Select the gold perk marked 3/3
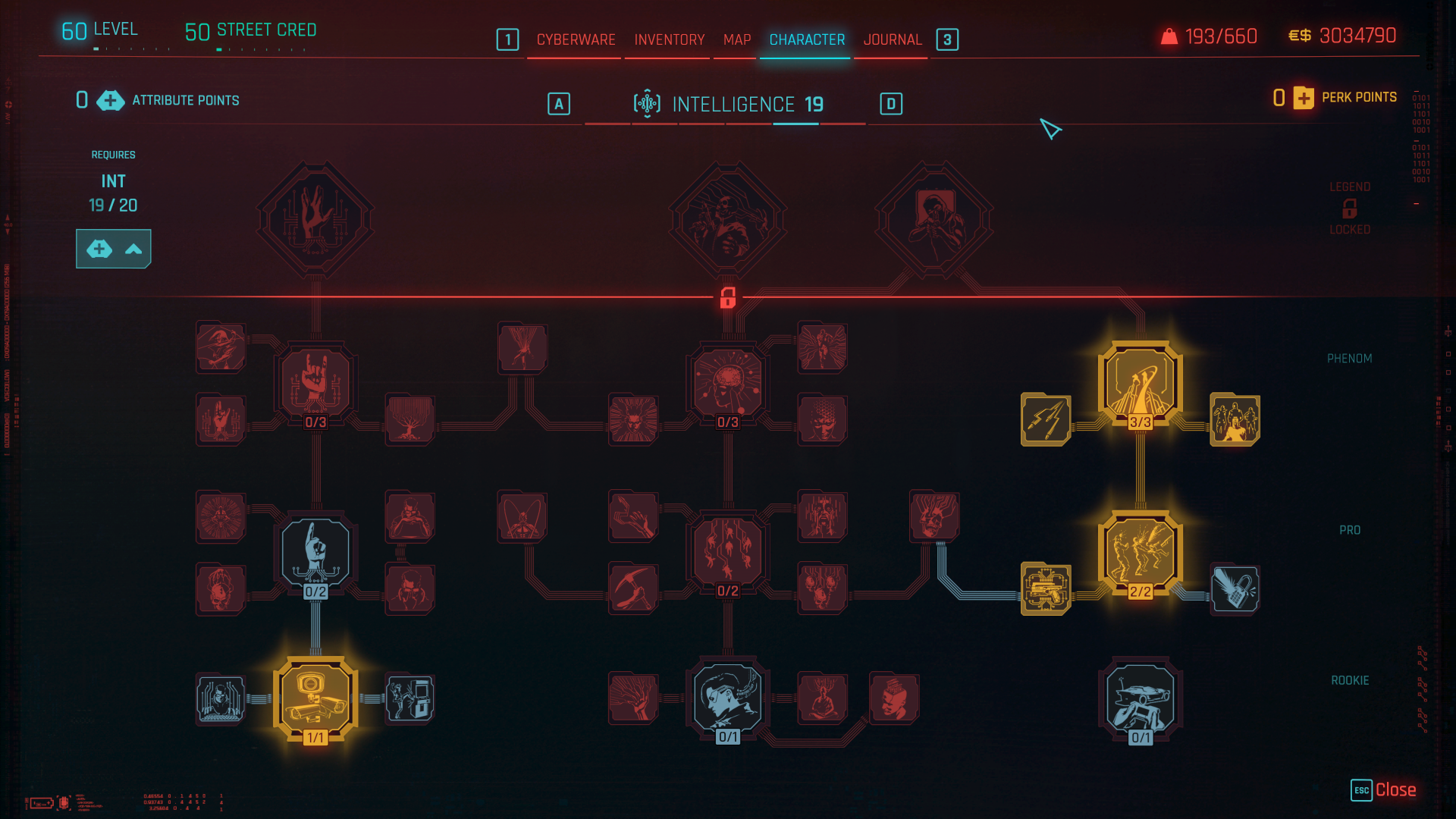1456x819 pixels. [1140, 383]
